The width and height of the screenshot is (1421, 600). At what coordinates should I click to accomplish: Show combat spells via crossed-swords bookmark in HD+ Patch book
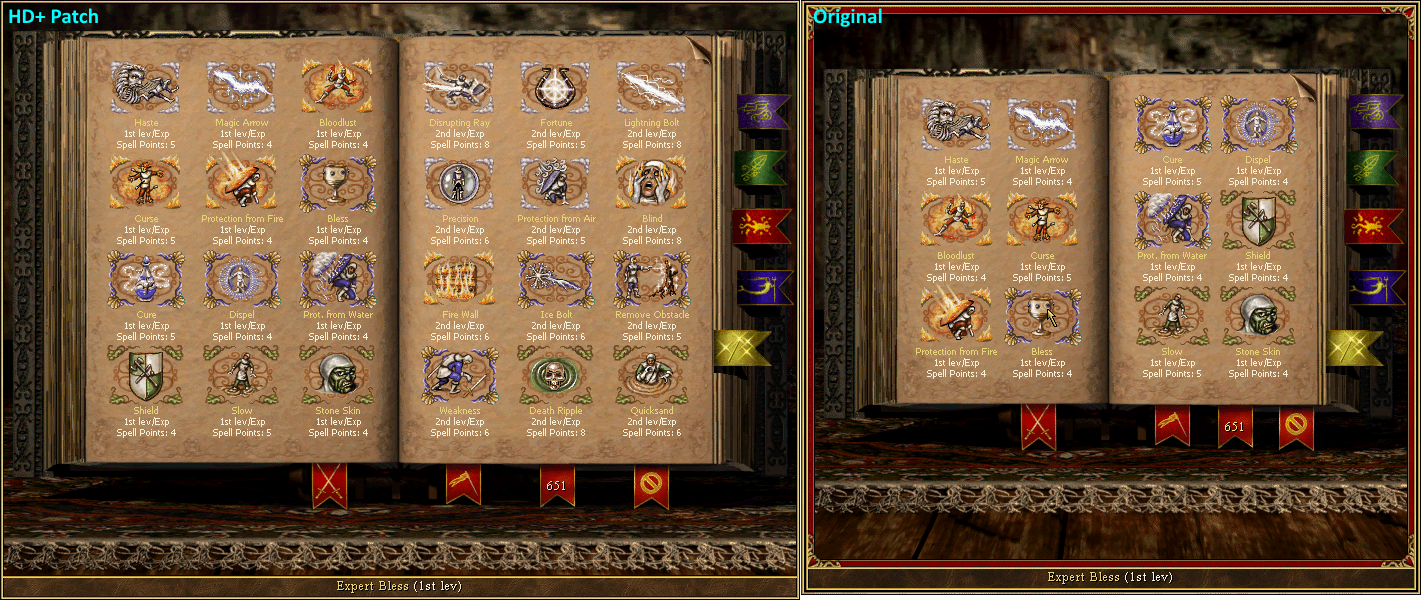pyautogui.click(x=329, y=484)
